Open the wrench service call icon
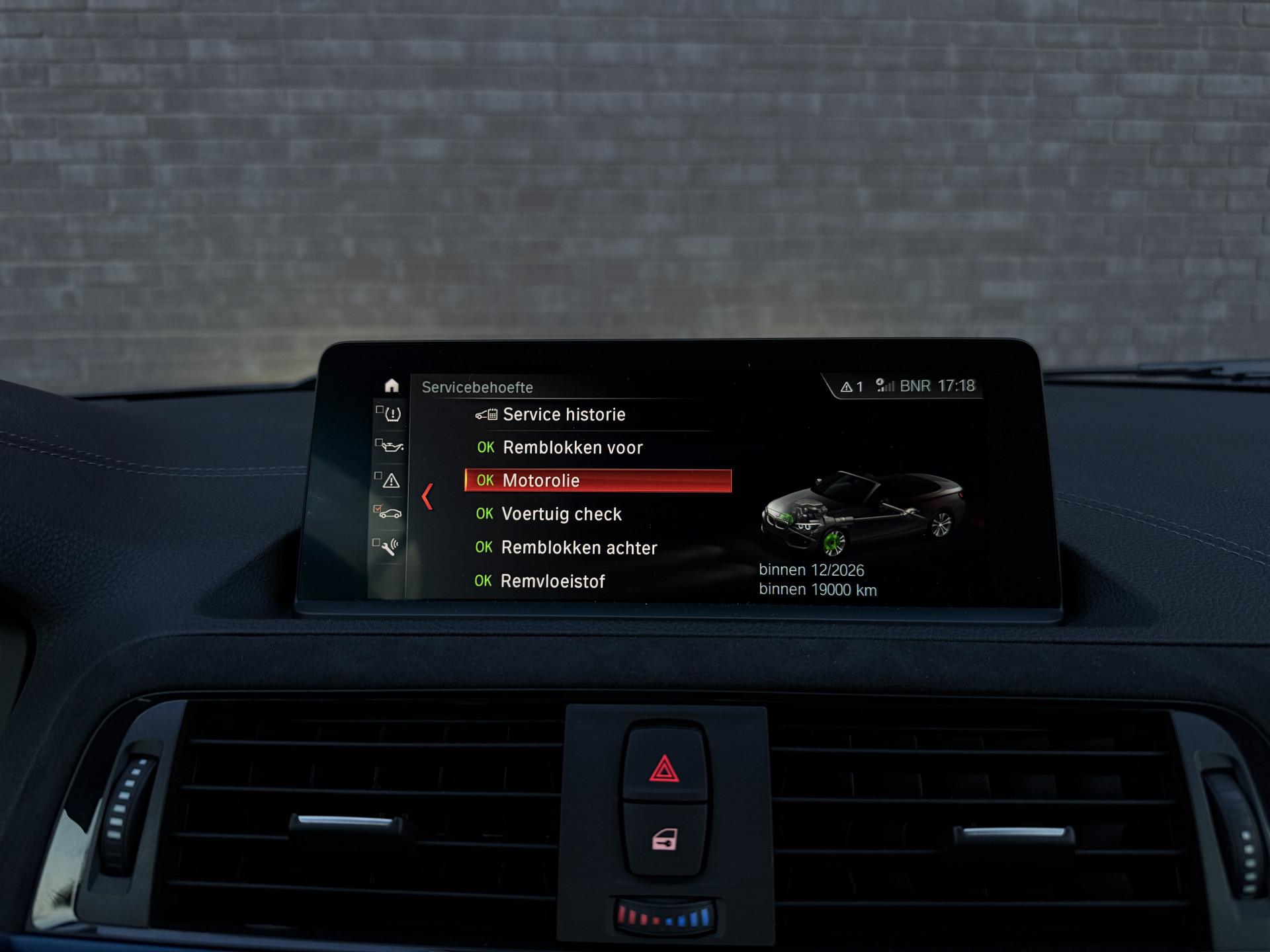This screenshot has height=952, width=1270. click(389, 547)
